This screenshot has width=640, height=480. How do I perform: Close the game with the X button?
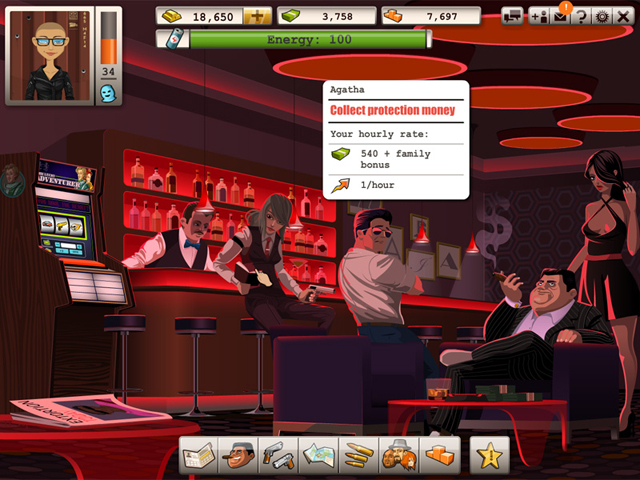(x=623, y=16)
